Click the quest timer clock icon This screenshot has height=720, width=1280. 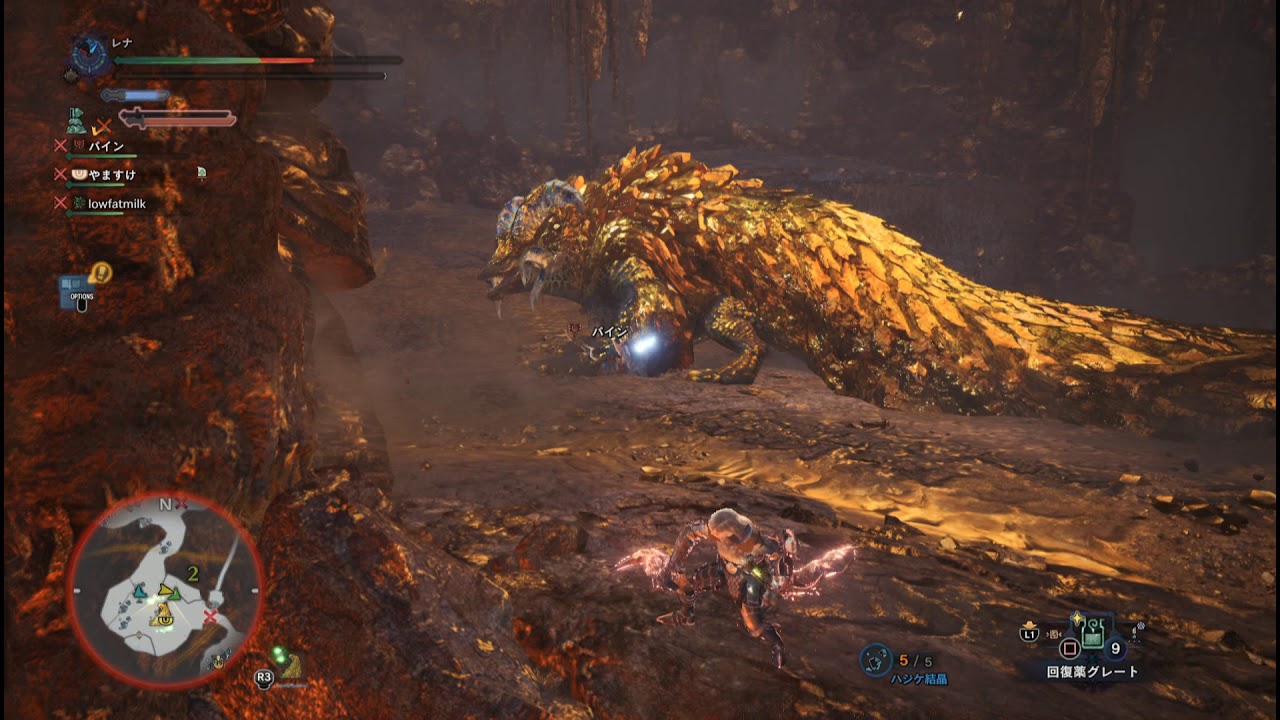tap(90, 57)
